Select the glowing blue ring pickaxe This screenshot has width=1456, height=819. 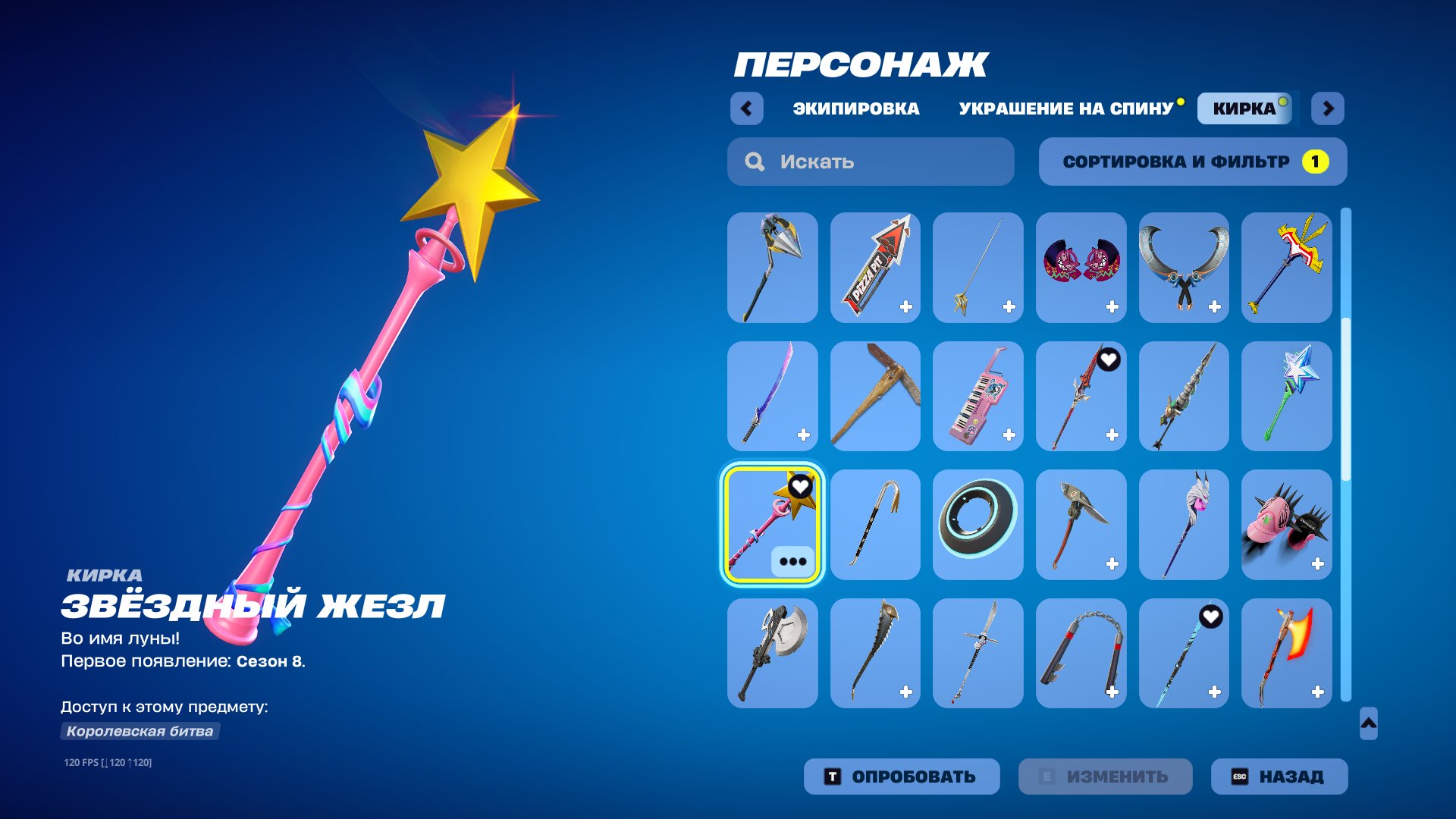[978, 523]
